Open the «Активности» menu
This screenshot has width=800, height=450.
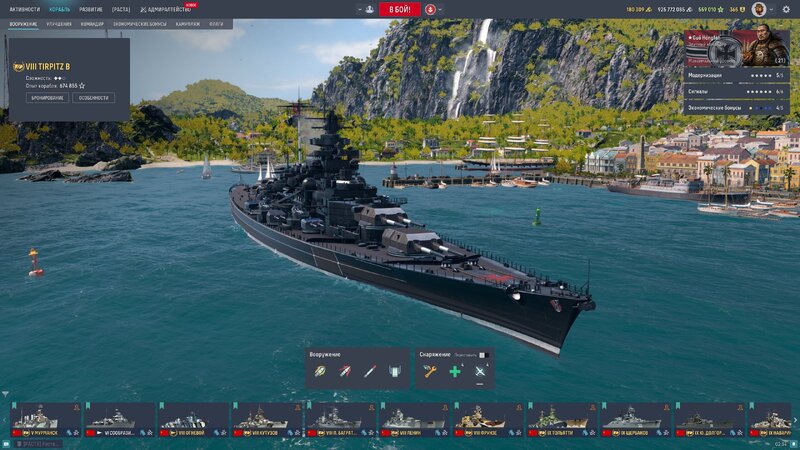click(x=25, y=9)
